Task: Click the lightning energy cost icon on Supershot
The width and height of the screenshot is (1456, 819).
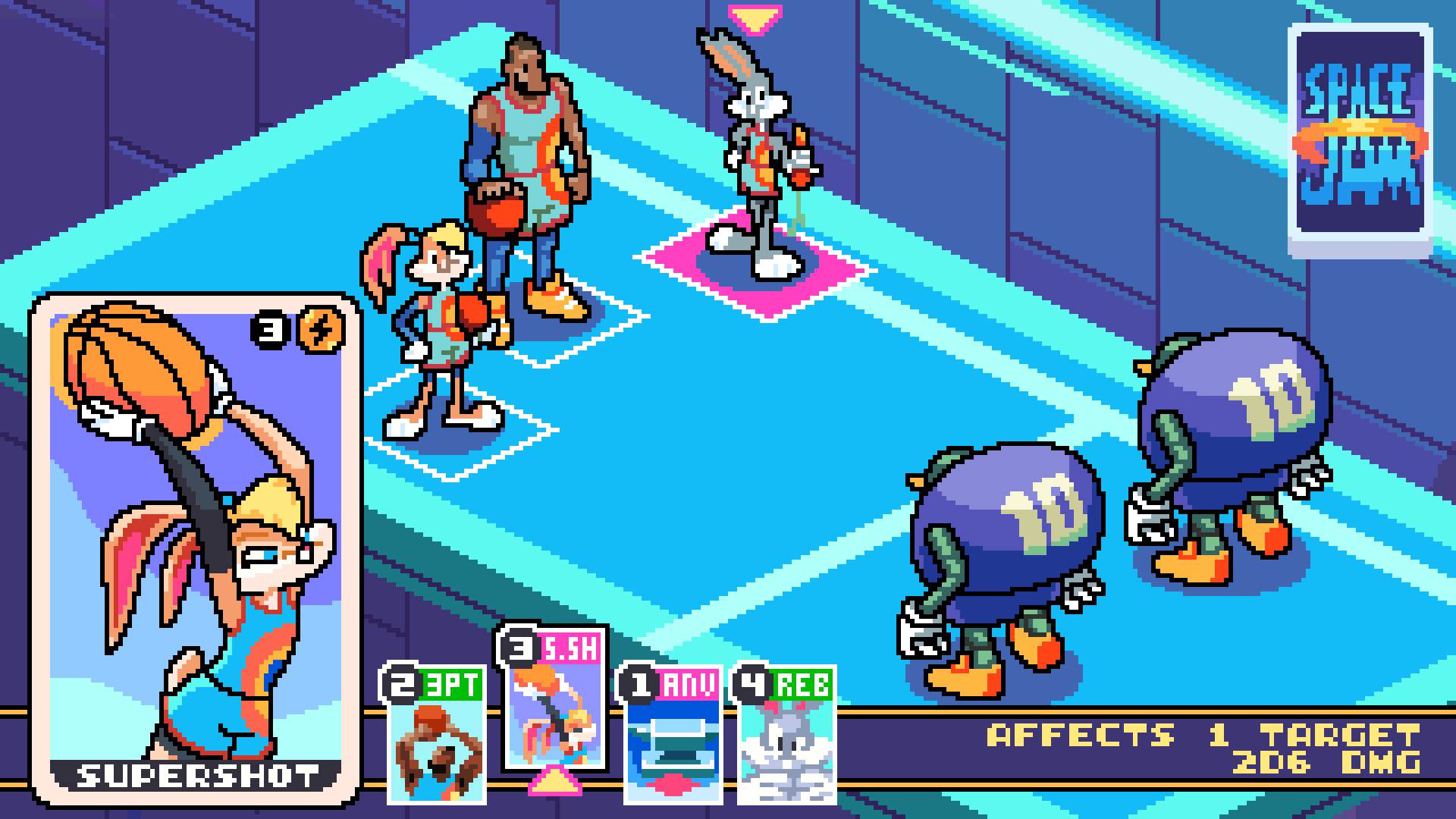Action: [318, 331]
